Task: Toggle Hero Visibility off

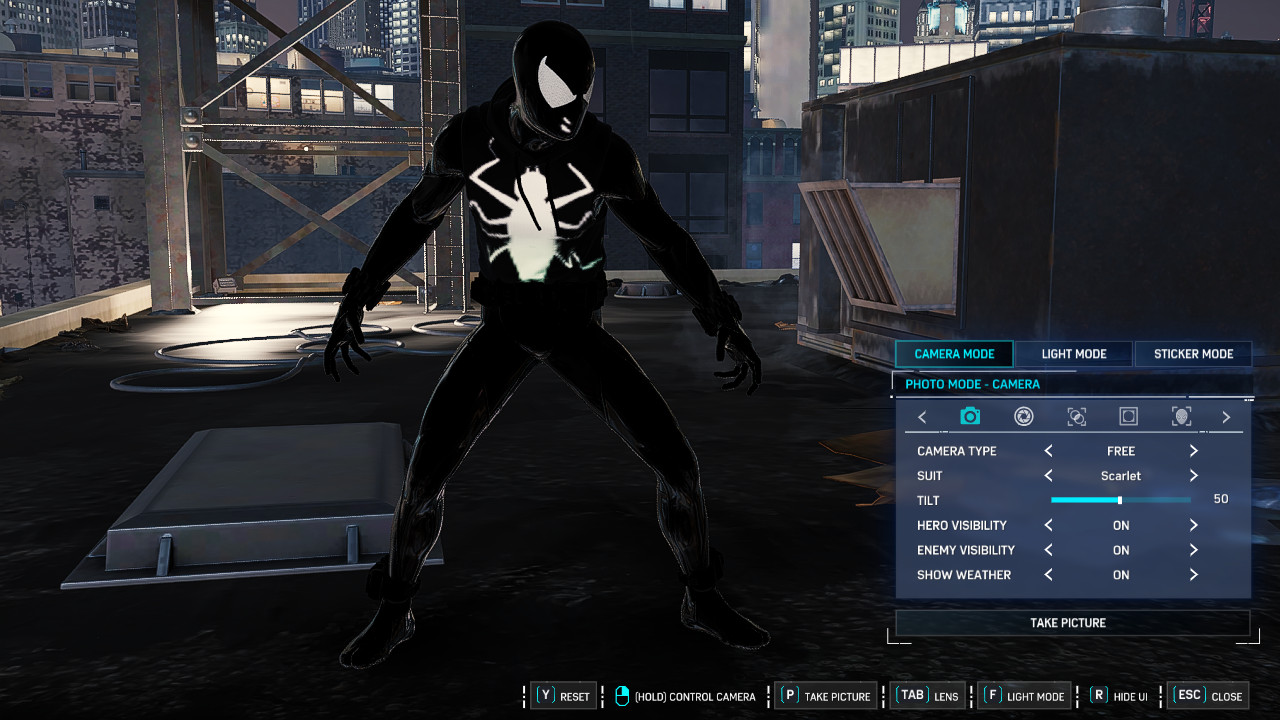Action: point(1193,525)
